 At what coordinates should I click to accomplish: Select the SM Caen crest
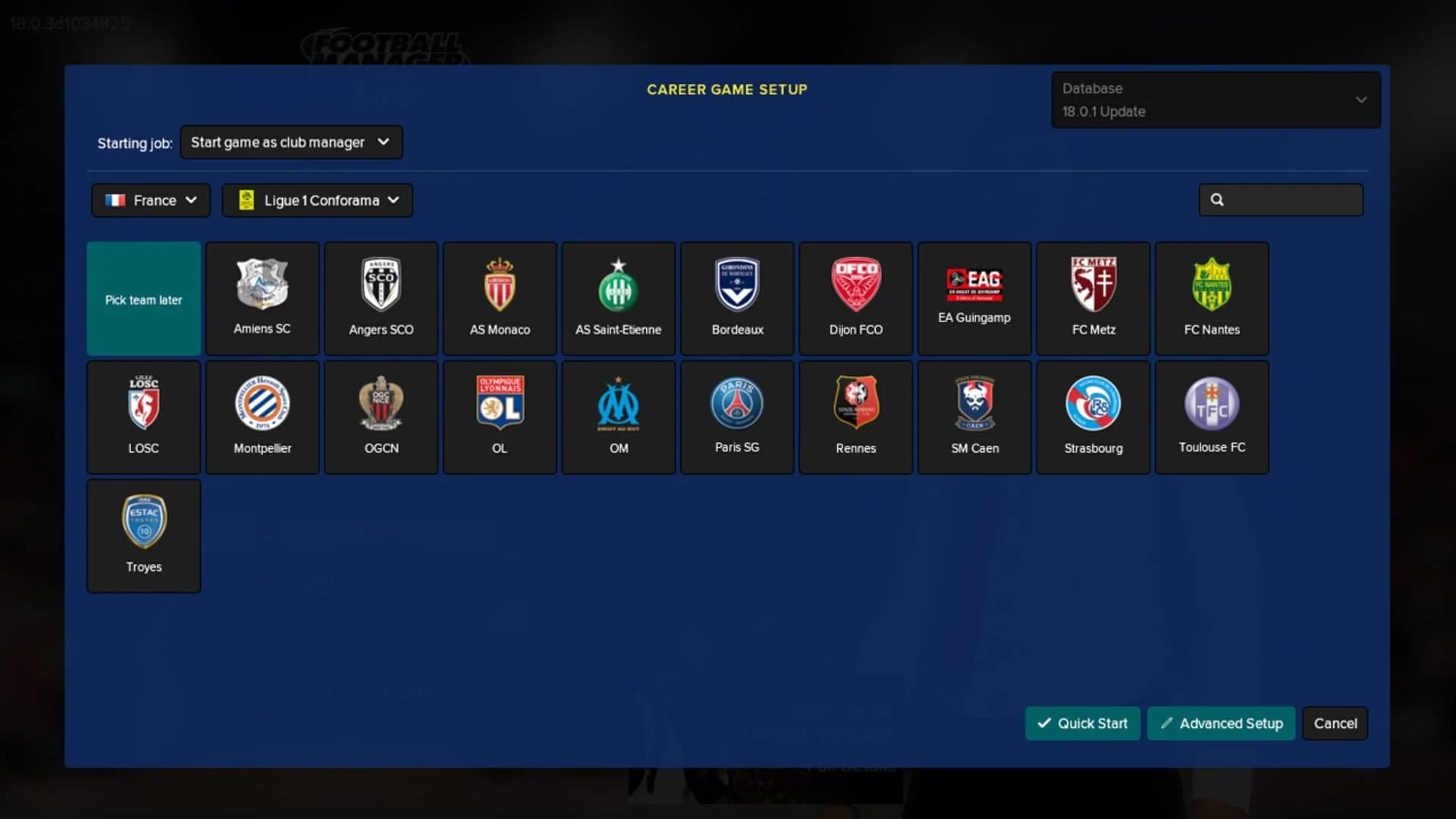pos(974,416)
